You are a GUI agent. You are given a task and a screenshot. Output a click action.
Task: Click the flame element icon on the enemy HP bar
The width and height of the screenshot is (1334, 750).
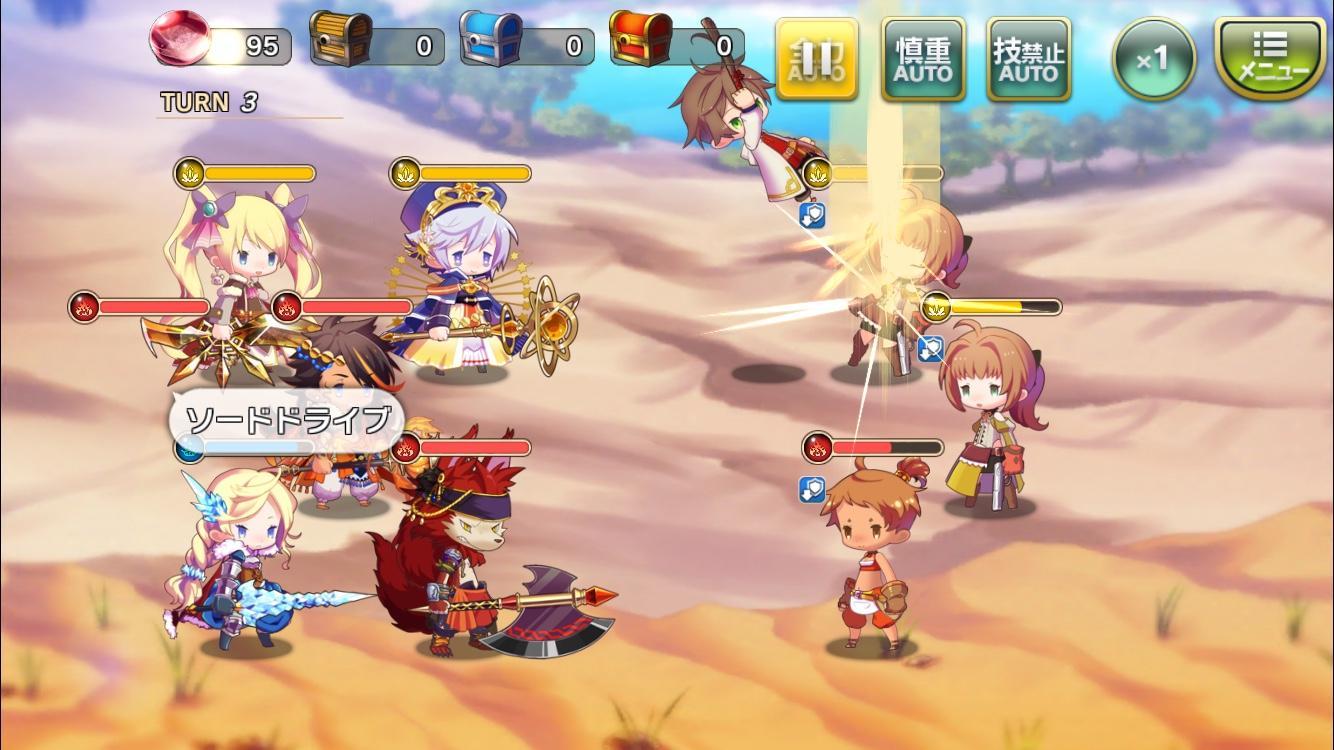[817, 447]
